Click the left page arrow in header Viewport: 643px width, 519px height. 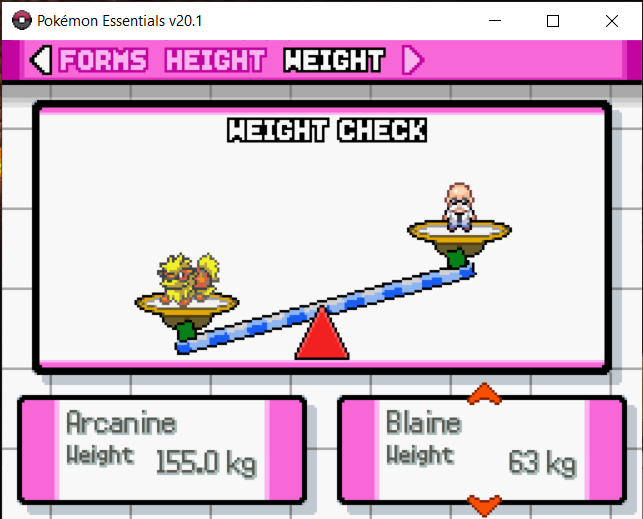pos(41,61)
